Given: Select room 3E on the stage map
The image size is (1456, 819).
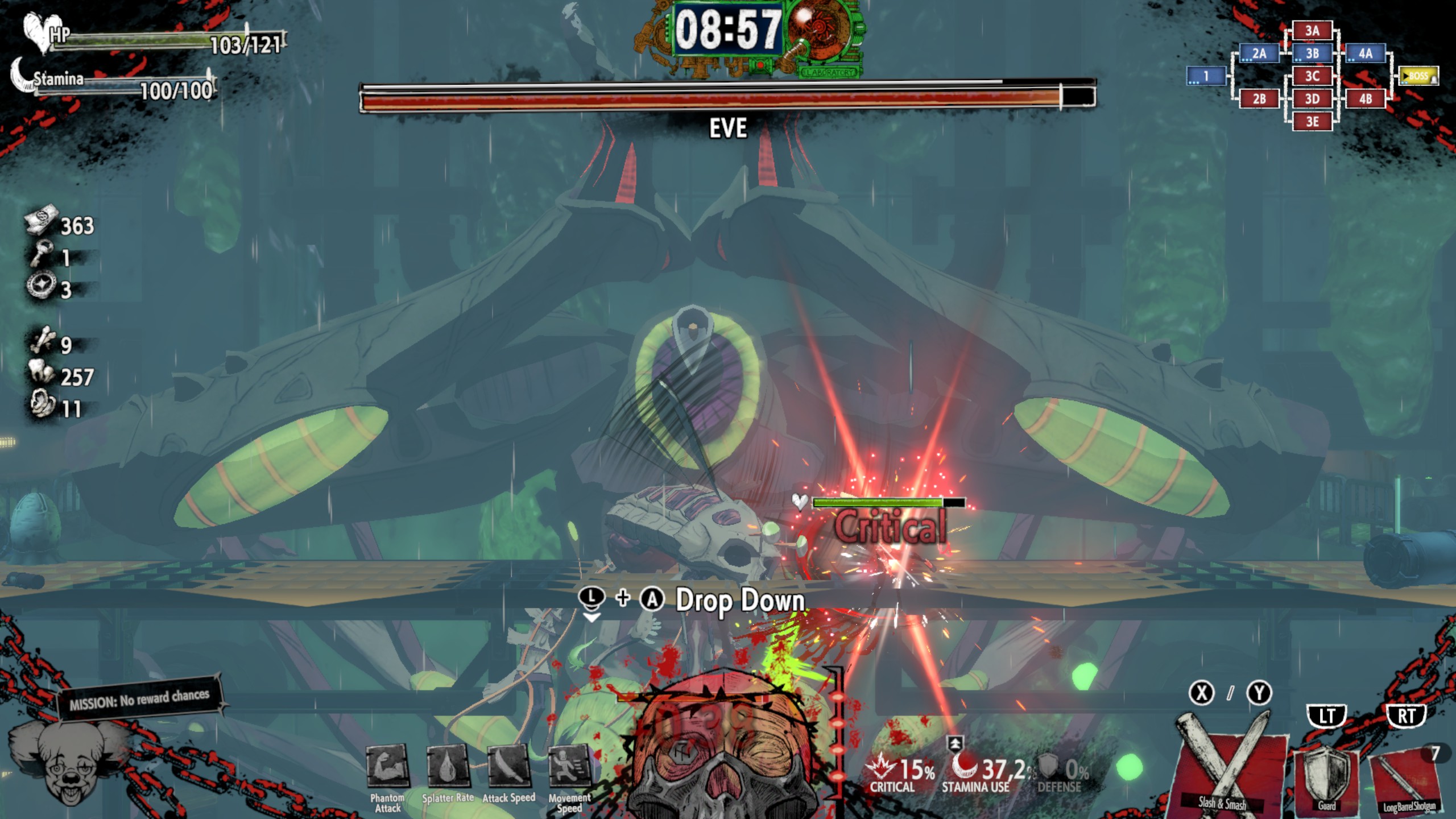Looking at the screenshot, I should pyautogui.click(x=1312, y=122).
